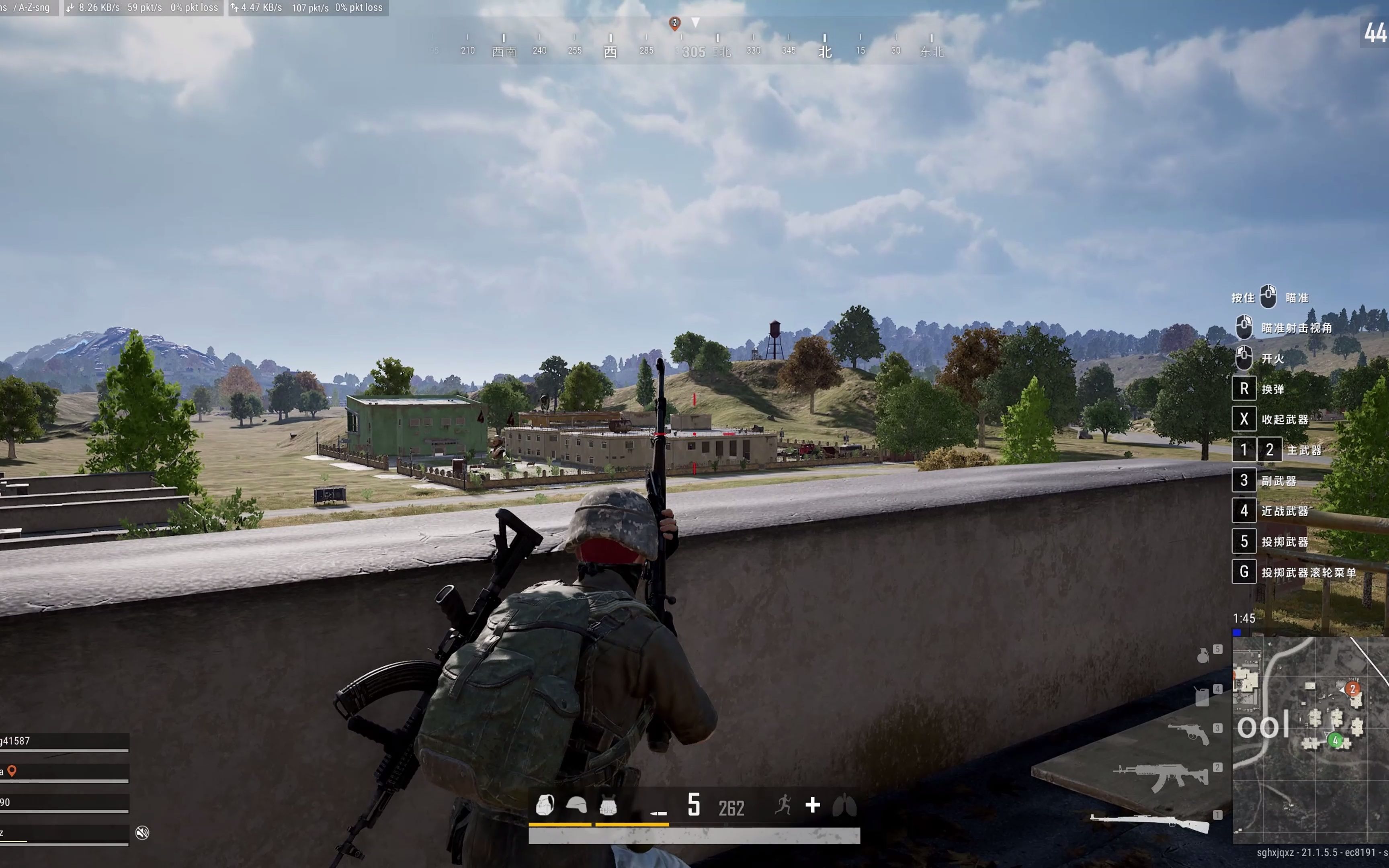Click the orange number 2 teammate marker on minimap
The height and width of the screenshot is (868, 1389).
1352,689
